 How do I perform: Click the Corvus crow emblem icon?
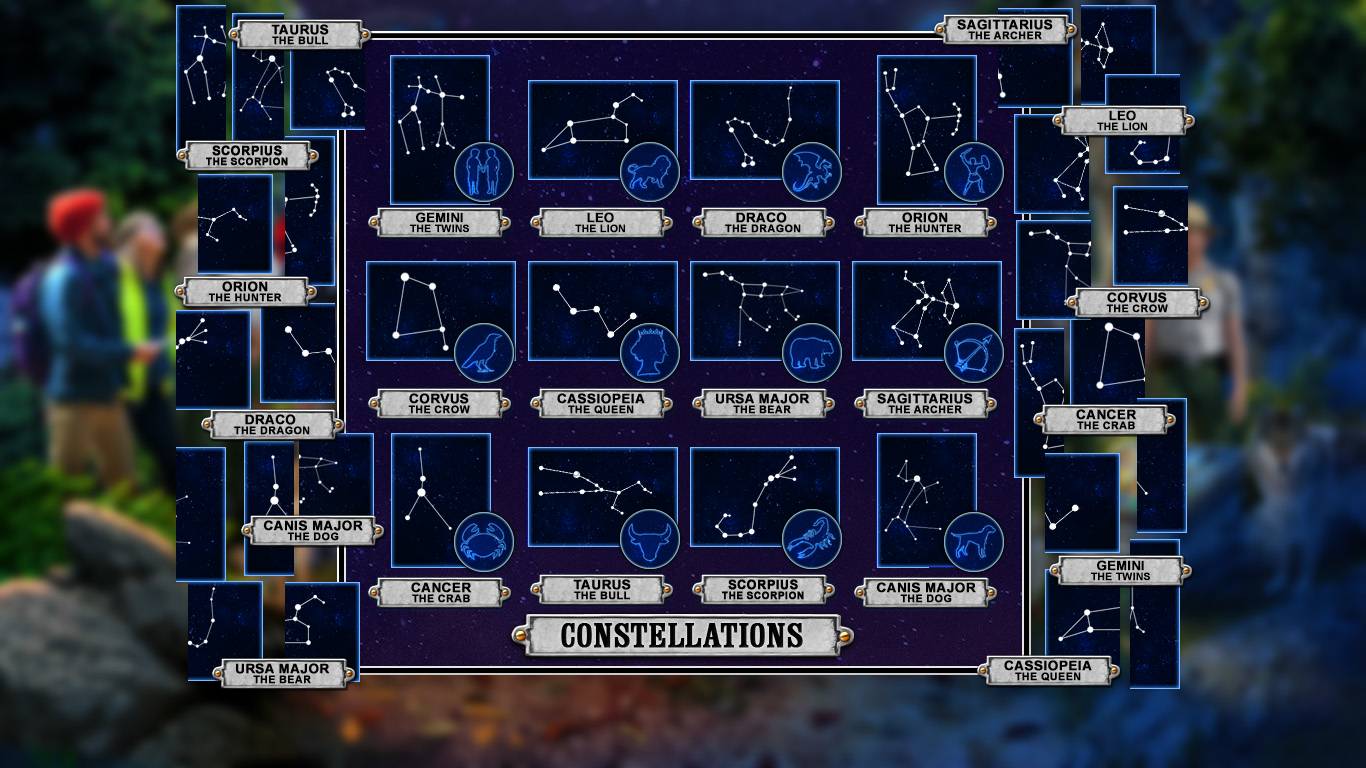(484, 353)
